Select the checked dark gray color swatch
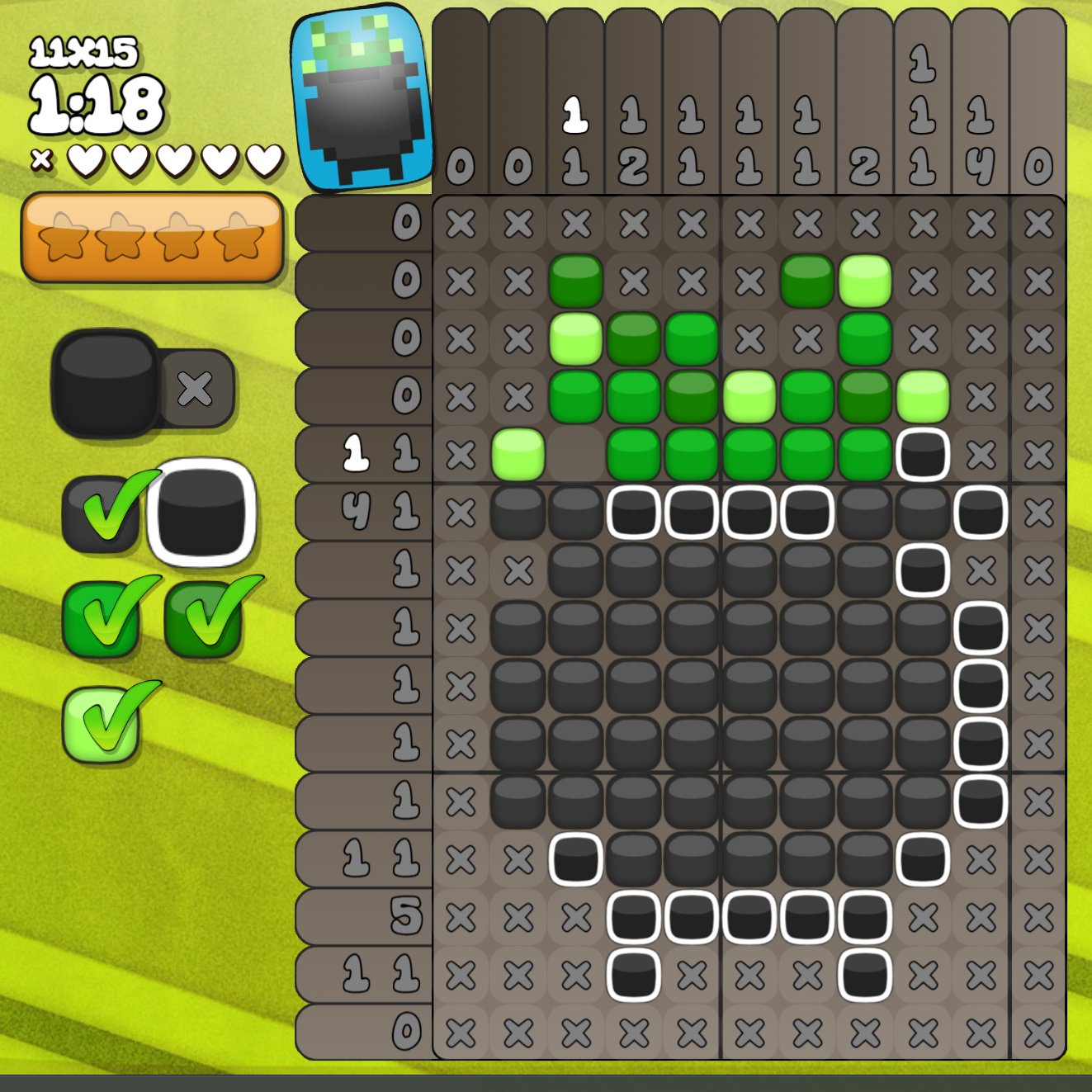 click(x=102, y=514)
